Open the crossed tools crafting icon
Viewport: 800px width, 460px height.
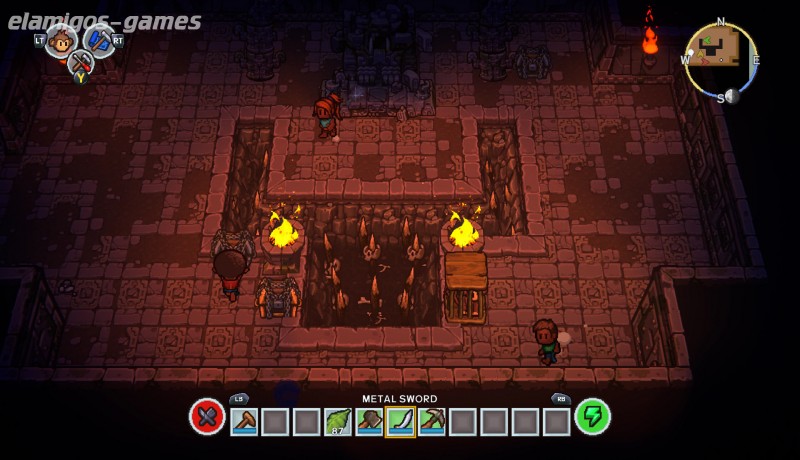[80, 62]
